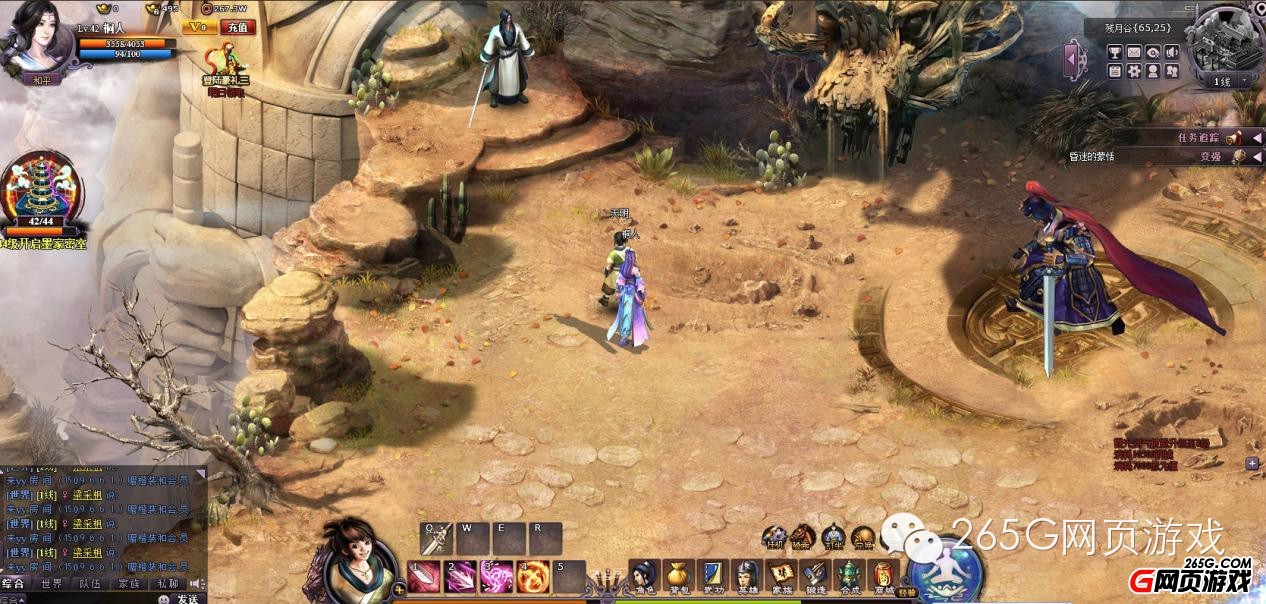
Task: Open the 背包 bag inventory
Action: point(679,577)
